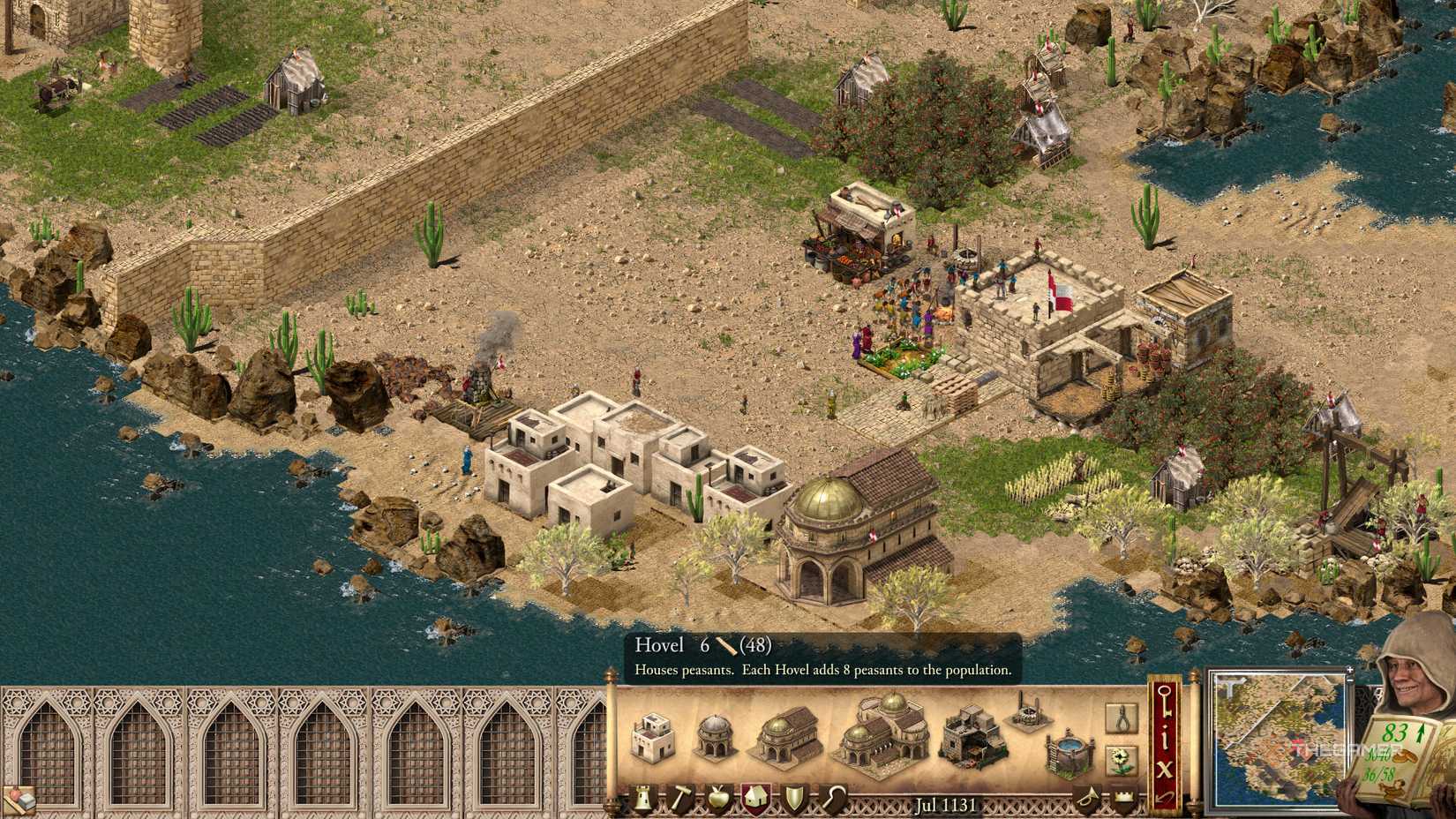Viewport: 1456px width, 819px height.
Task: Open lord options via the crown icon
Action: tap(1123, 797)
